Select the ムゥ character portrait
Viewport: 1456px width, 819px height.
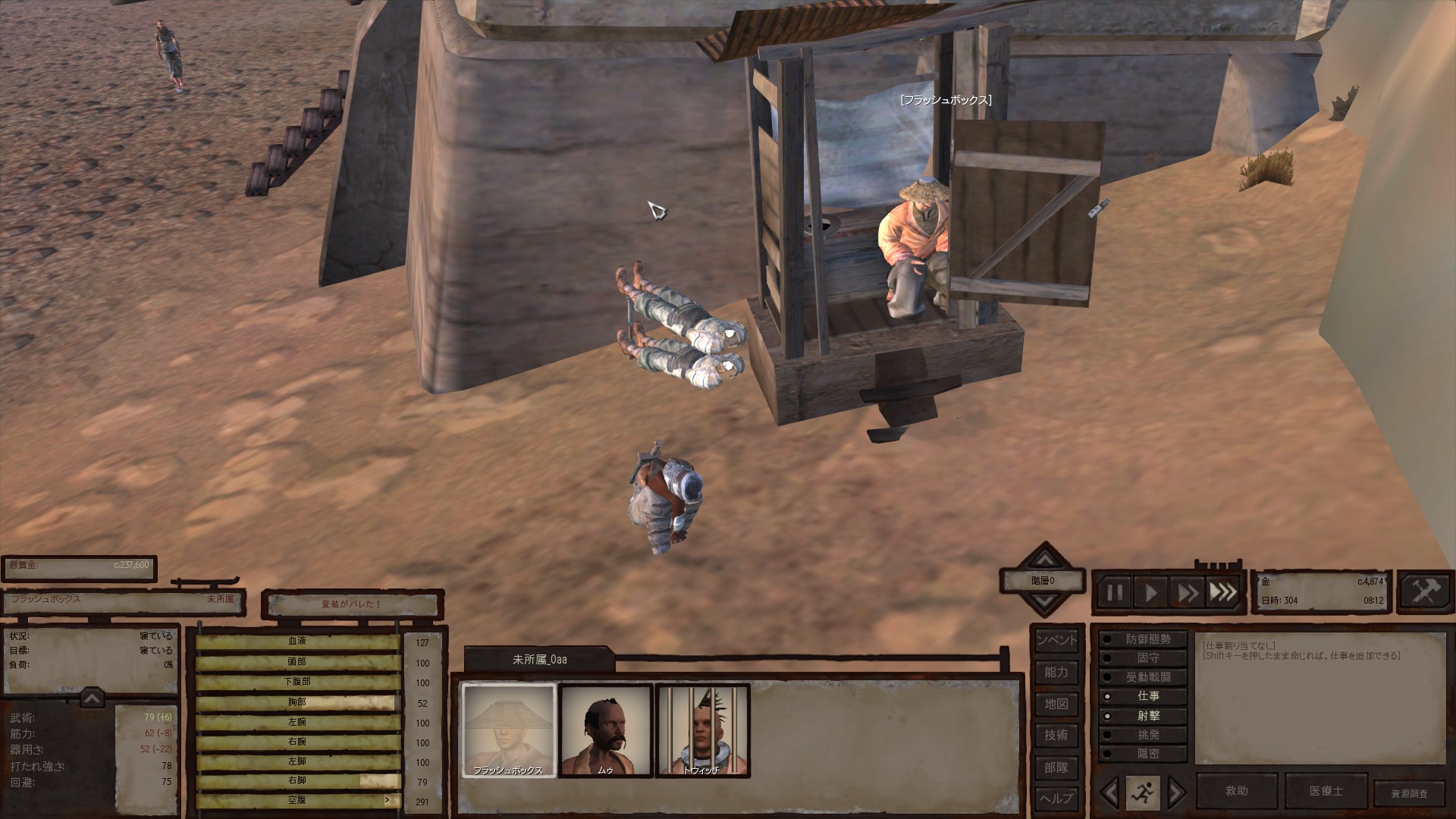(606, 730)
